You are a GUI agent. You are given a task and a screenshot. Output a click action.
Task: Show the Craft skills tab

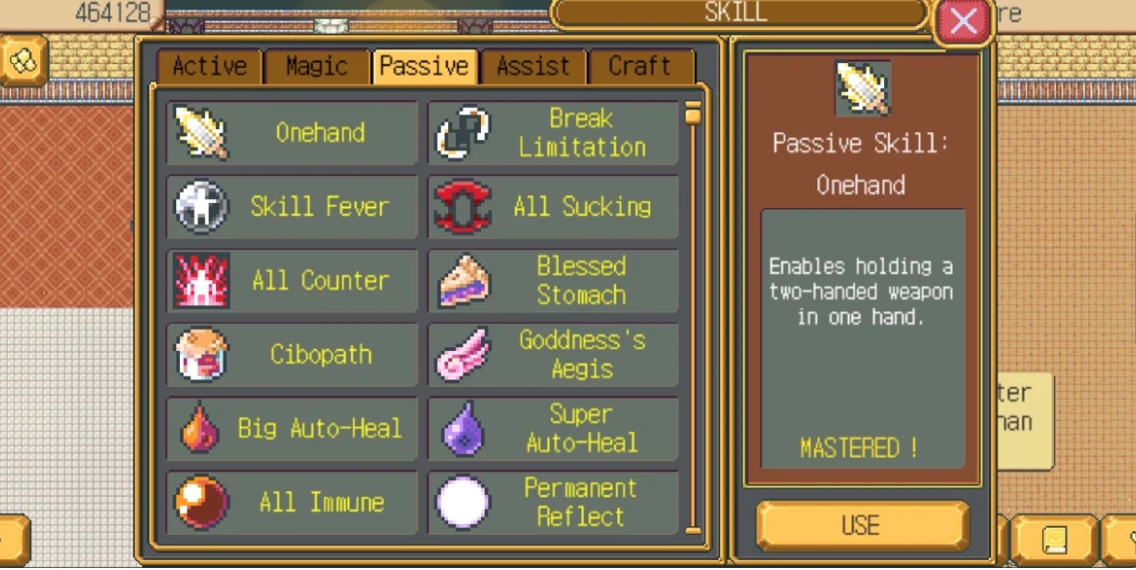[x=640, y=67]
